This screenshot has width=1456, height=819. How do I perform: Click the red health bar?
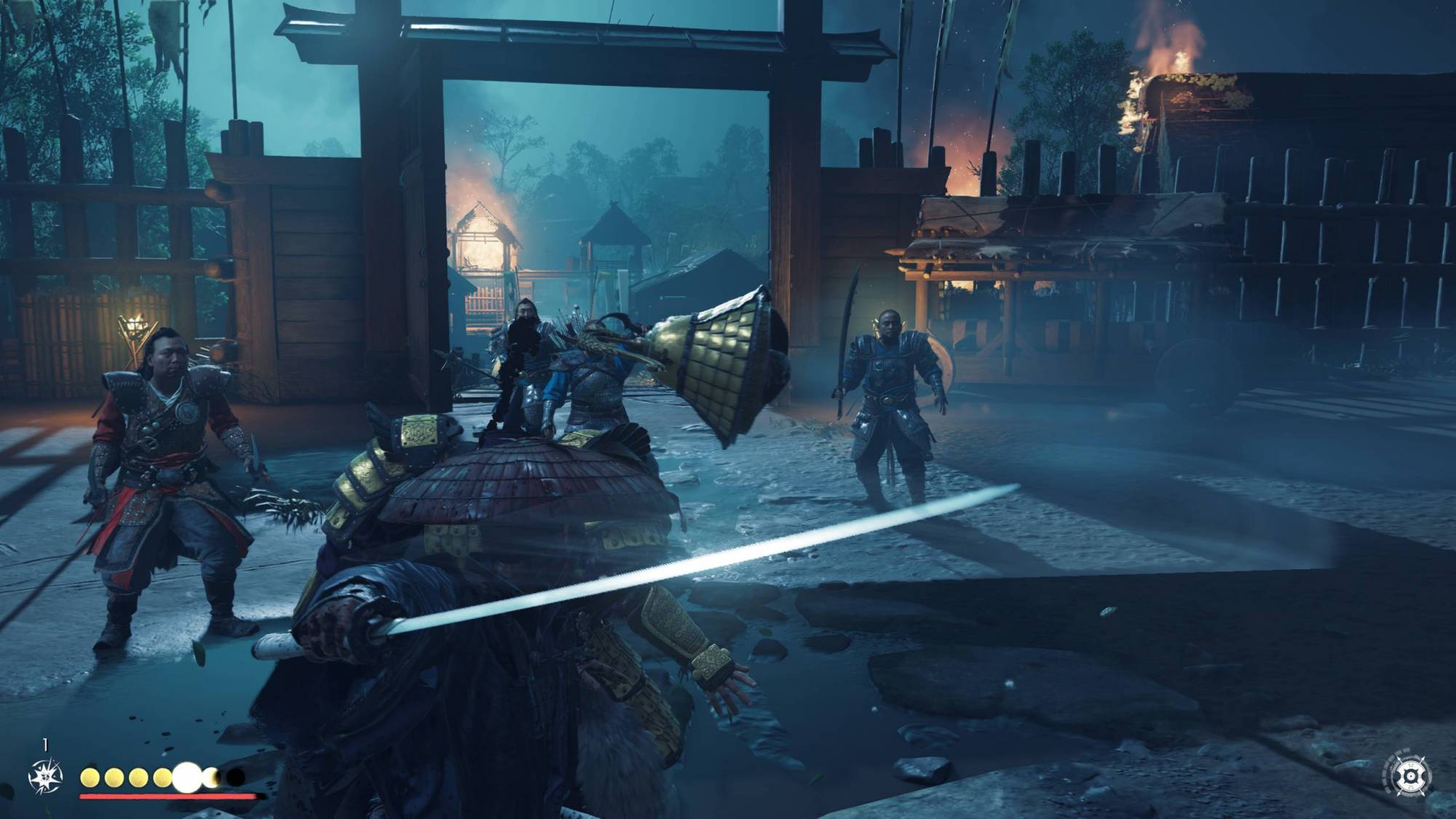tap(164, 797)
